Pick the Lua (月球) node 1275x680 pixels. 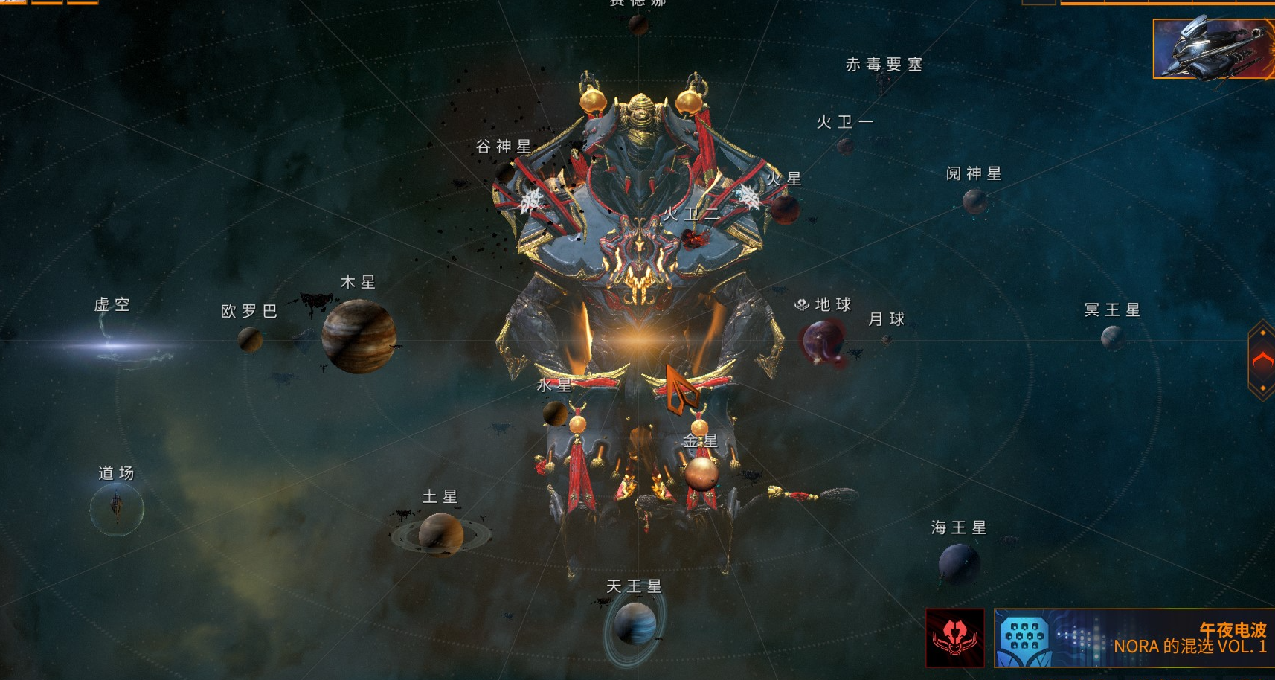coord(886,340)
